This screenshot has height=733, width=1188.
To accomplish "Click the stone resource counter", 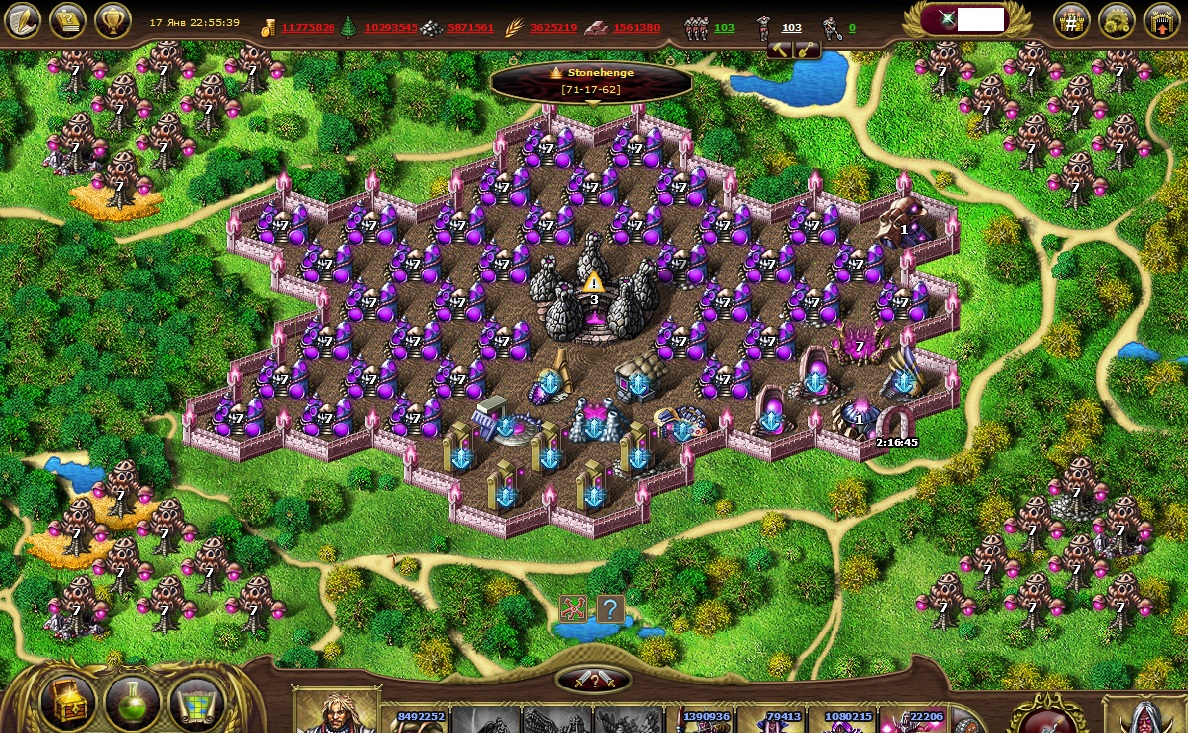I will coord(470,27).
